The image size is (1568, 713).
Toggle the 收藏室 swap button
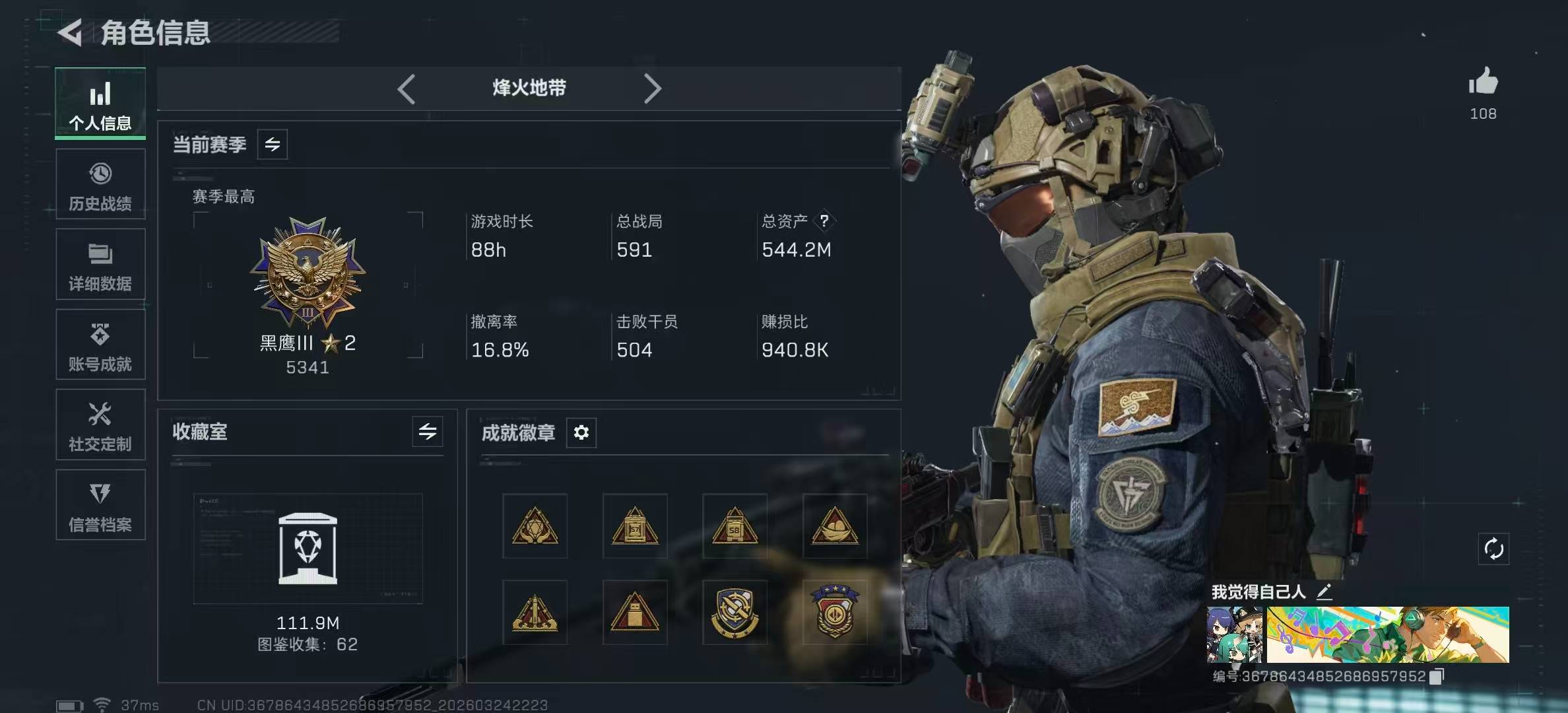(x=428, y=432)
